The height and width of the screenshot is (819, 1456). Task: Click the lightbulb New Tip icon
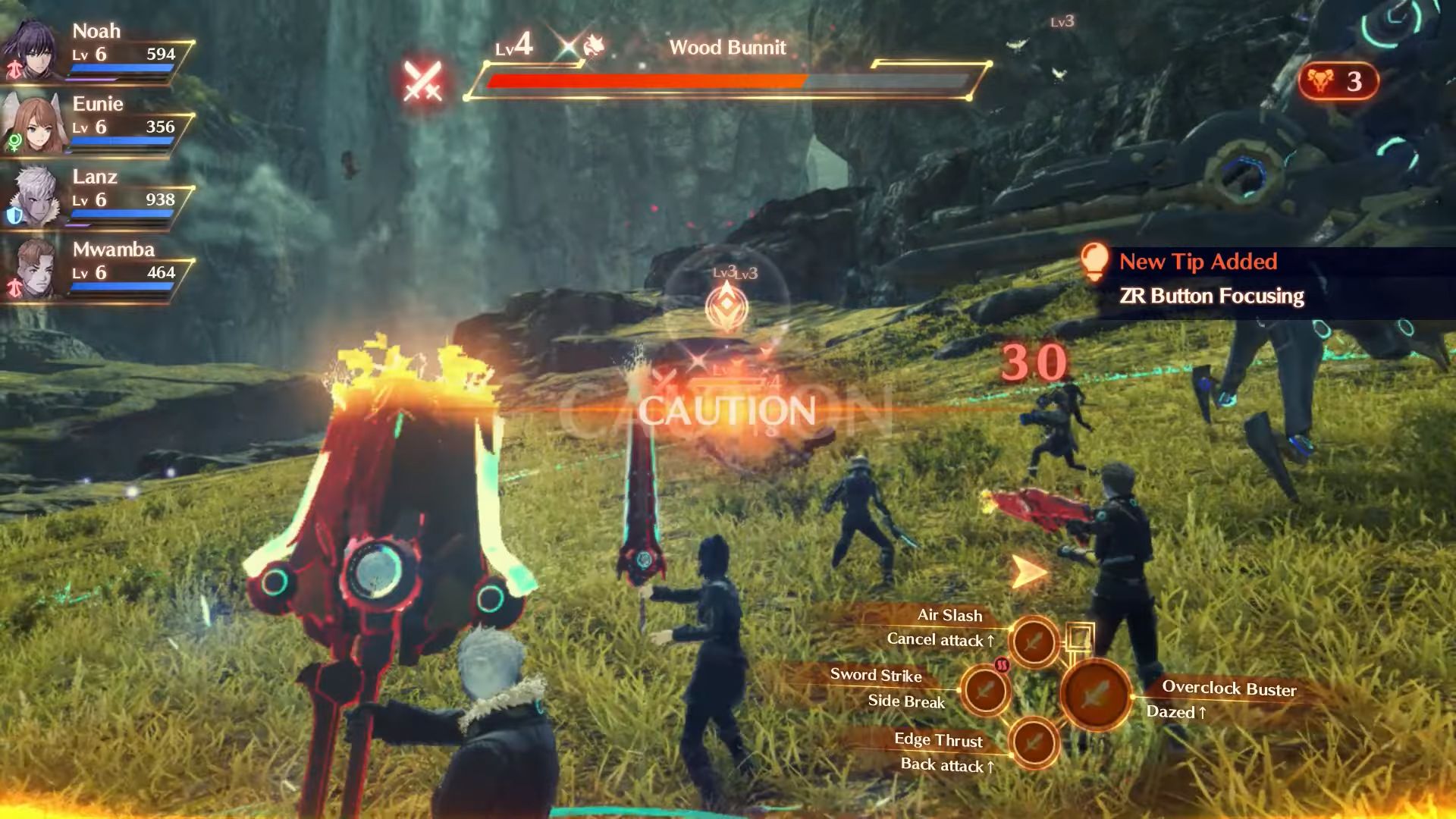click(1094, 261)
